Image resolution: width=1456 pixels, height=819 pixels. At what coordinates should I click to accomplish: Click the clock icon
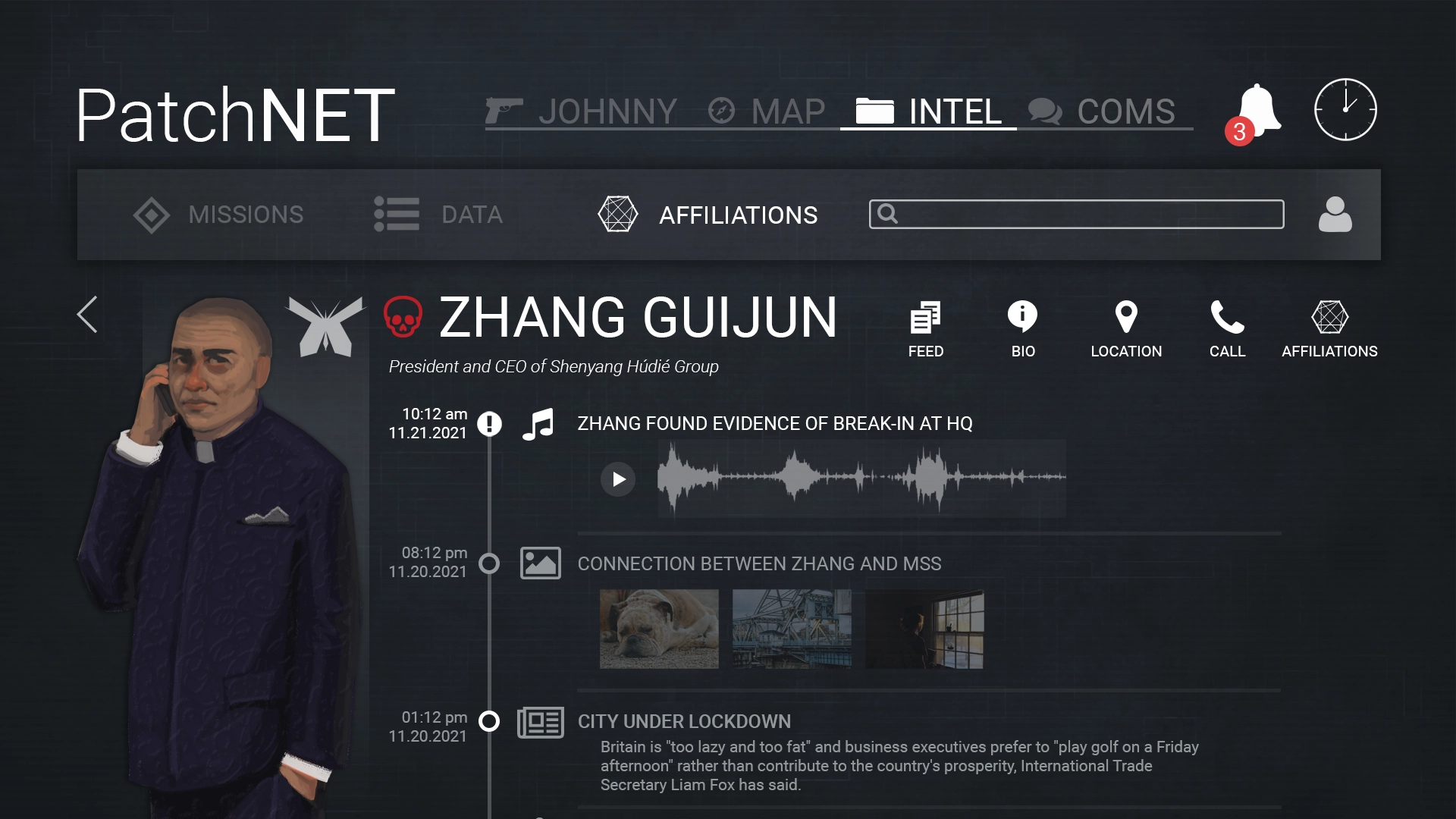tap(1345, 110)
